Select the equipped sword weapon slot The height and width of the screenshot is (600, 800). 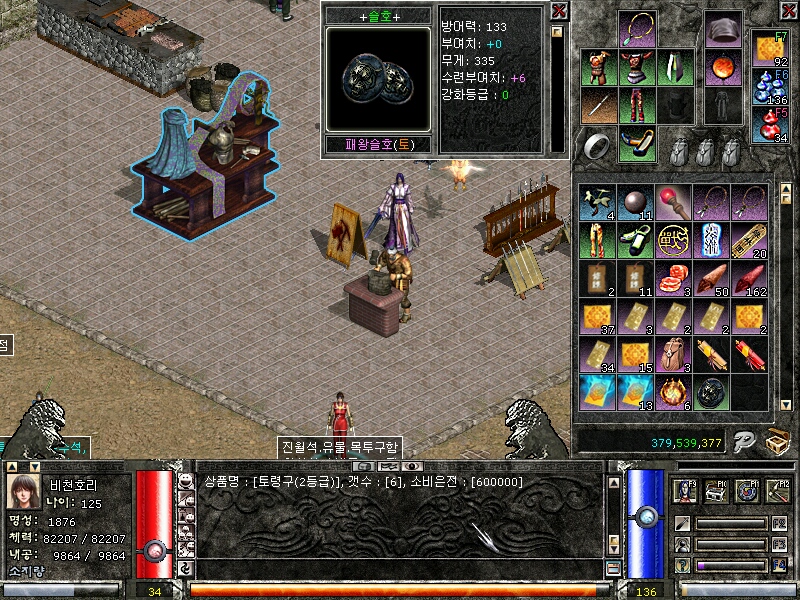[598, 106]
